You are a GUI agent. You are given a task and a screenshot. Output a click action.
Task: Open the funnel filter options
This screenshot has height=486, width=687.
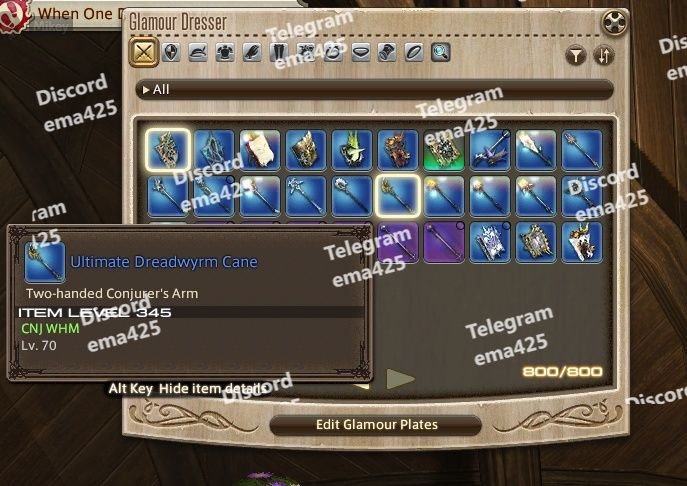coord(576,56)
